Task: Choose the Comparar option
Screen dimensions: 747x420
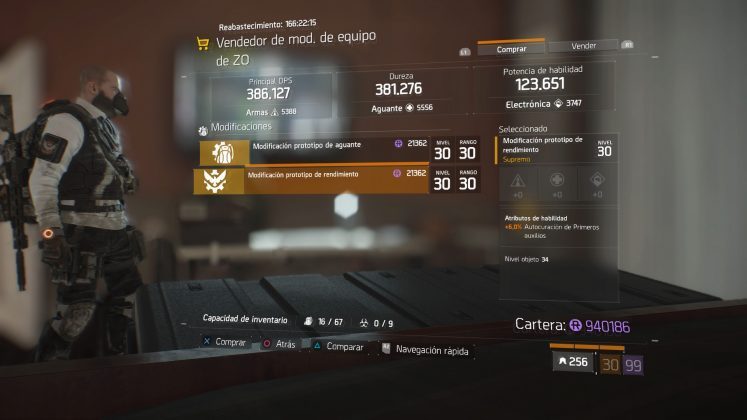Action: coord(342,345)
